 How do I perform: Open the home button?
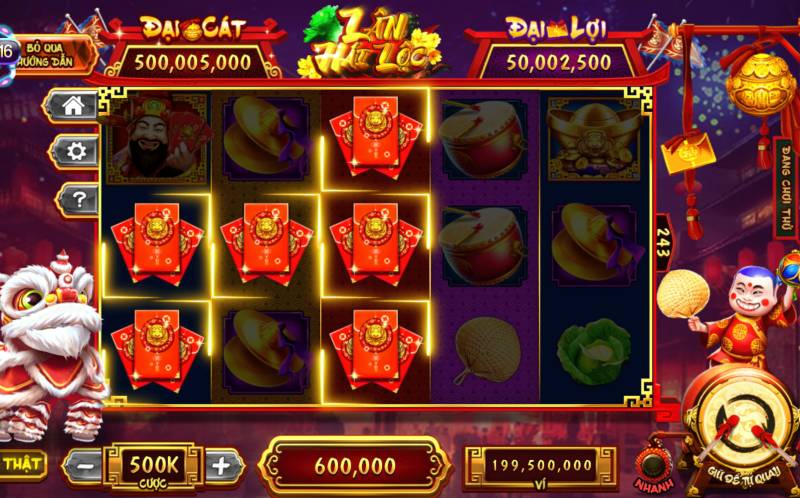(x=72, y=106)
